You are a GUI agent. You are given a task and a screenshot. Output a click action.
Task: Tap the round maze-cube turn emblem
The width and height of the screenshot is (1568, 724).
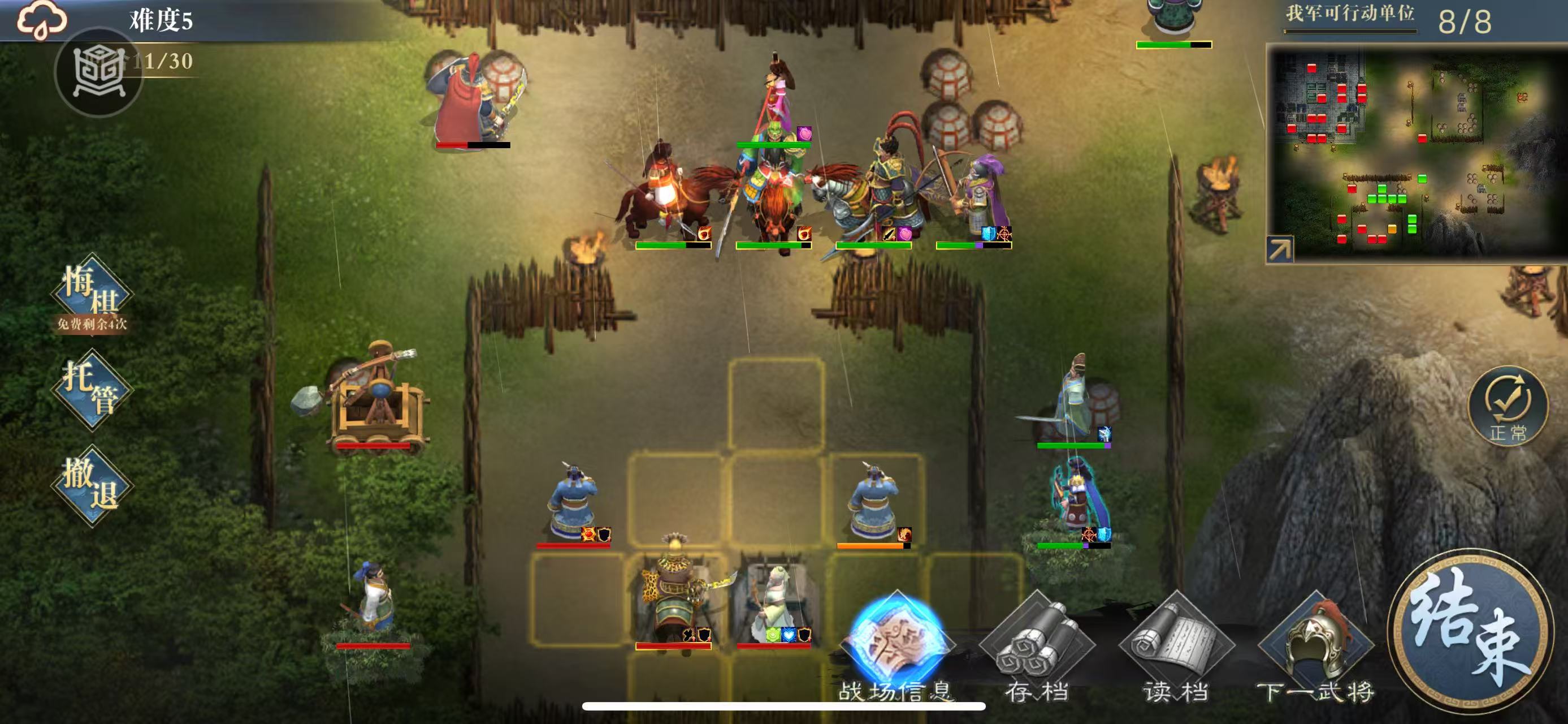click(98, 72)
